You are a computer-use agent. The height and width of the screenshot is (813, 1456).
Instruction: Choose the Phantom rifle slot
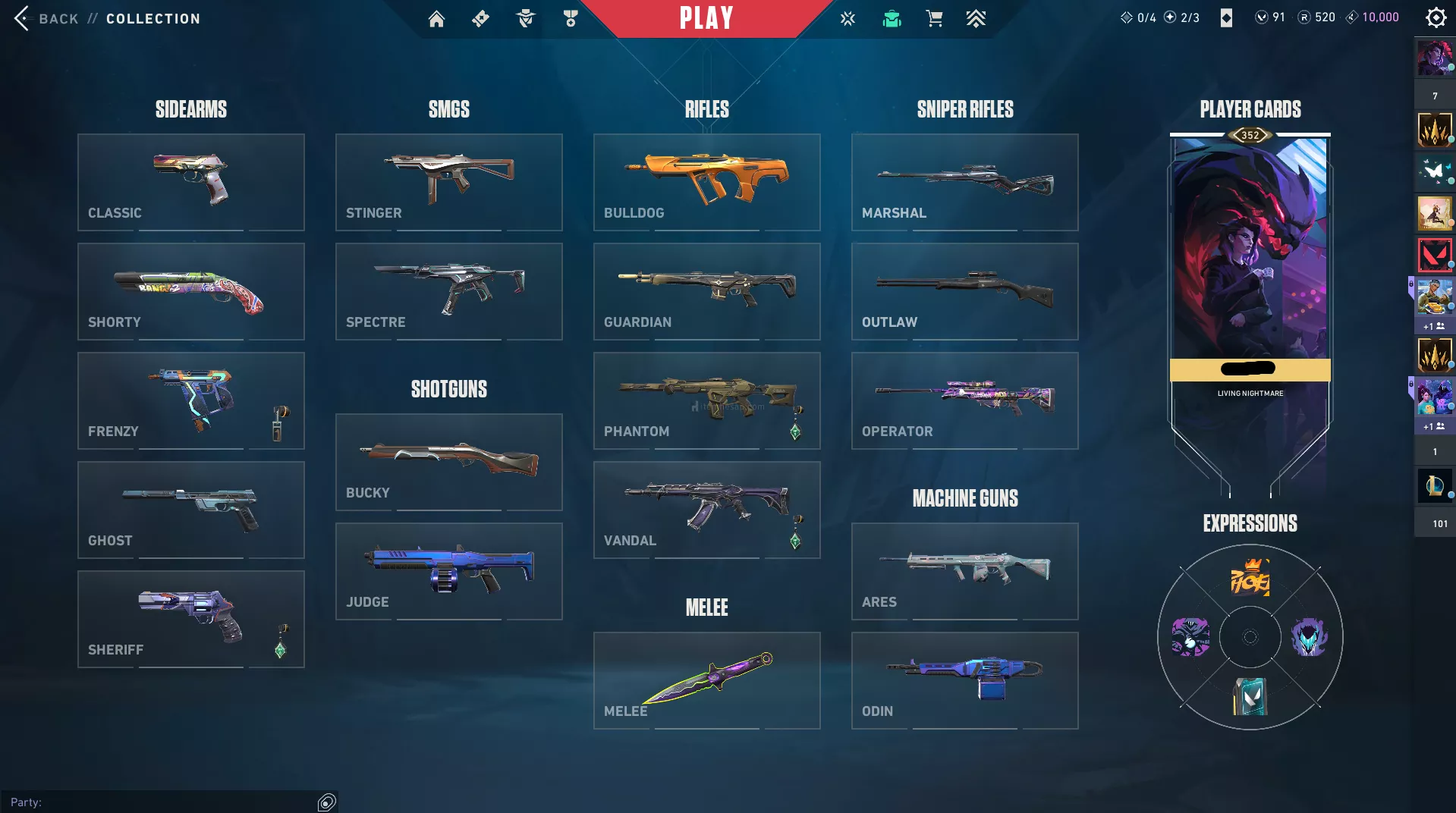[x=707, y=400]
